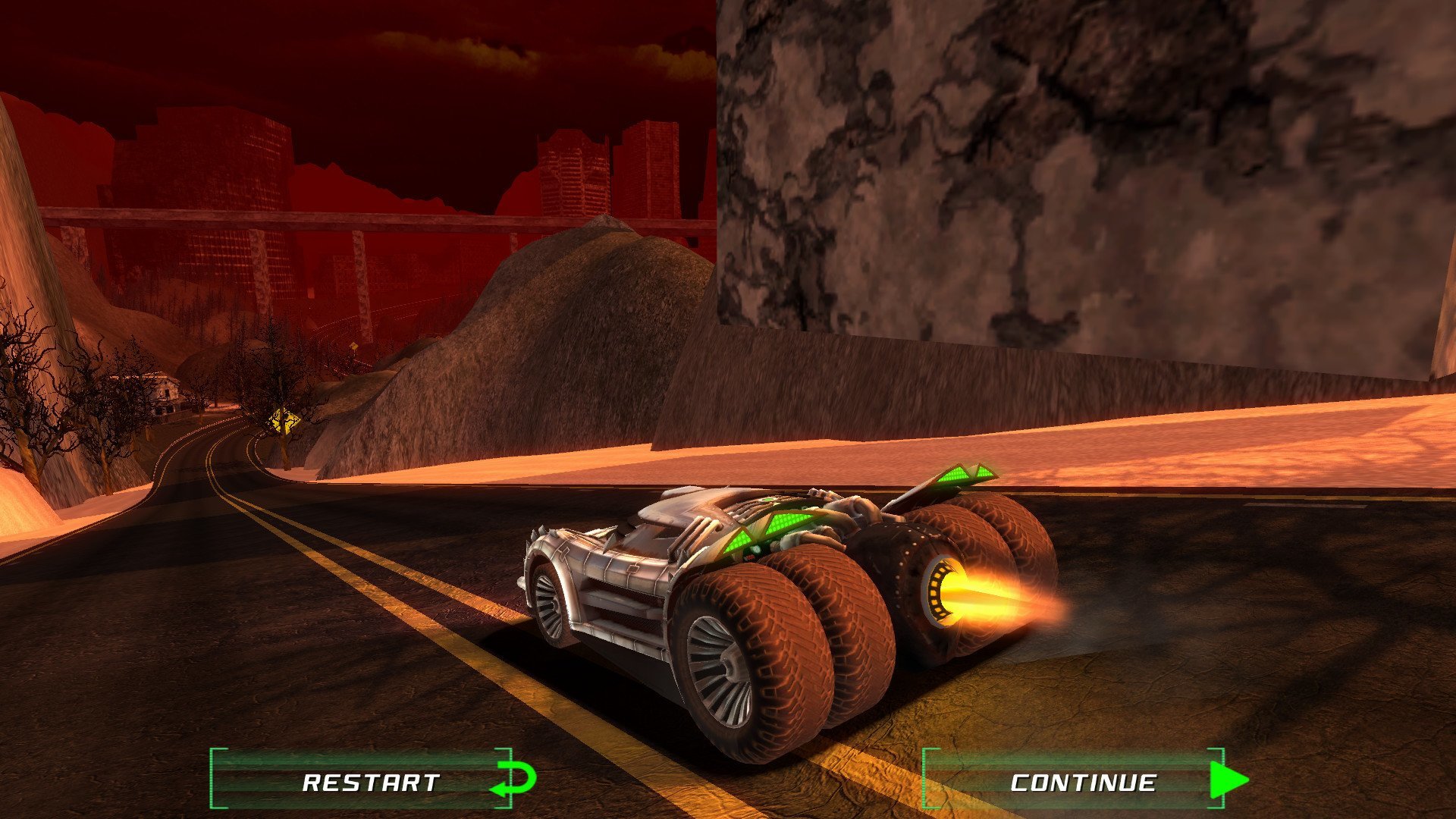Click the Restart button
The height and width of the screenshot is (819, 1456).
pos(372,781)
